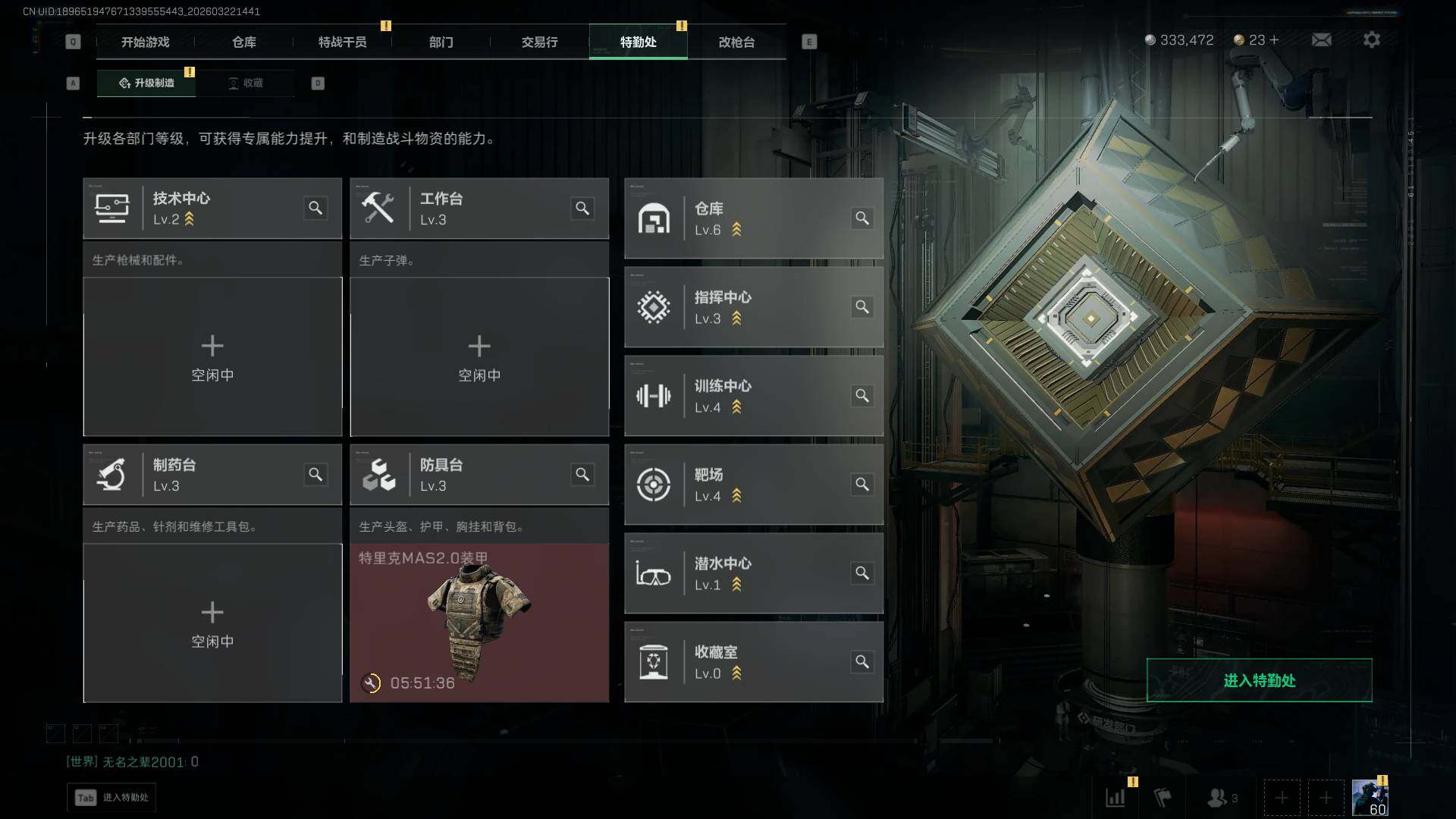1456x819 pixels.
Task: Open the player avatar at bottom right
Action: click(1370, 798)
